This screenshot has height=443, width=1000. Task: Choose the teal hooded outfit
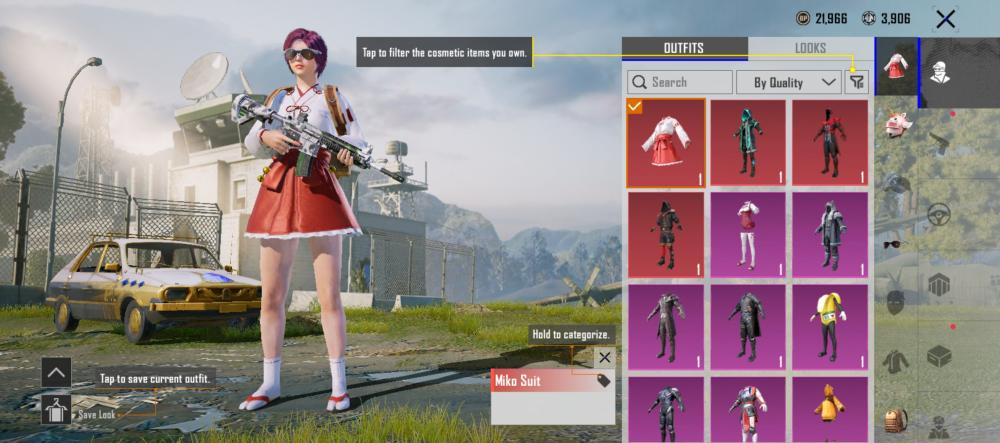[x=748, y=142]
